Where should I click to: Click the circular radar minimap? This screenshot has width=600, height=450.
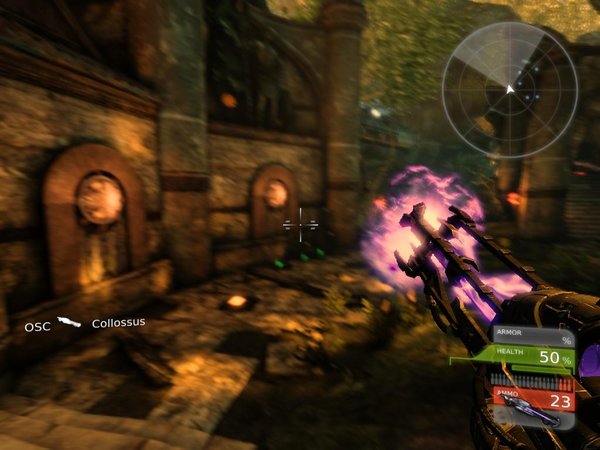click(508, 89)
